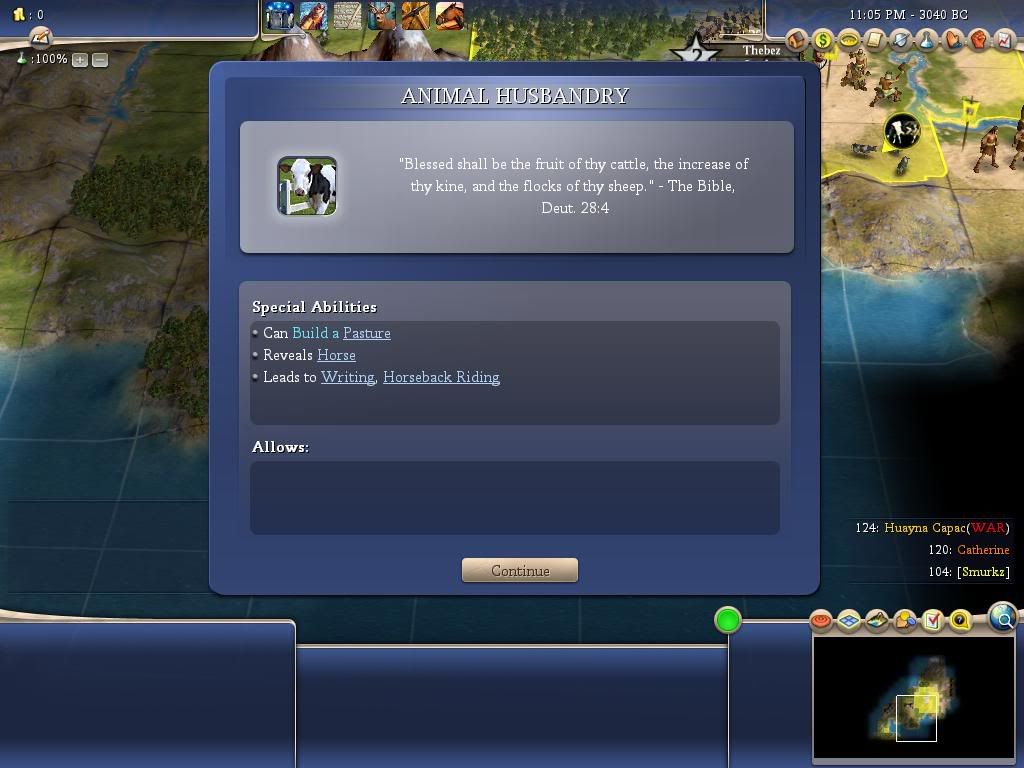Open the info screen graph icon
Image resolution: width=1024 pixels, height=768 pixels.
click(1005, 40)
